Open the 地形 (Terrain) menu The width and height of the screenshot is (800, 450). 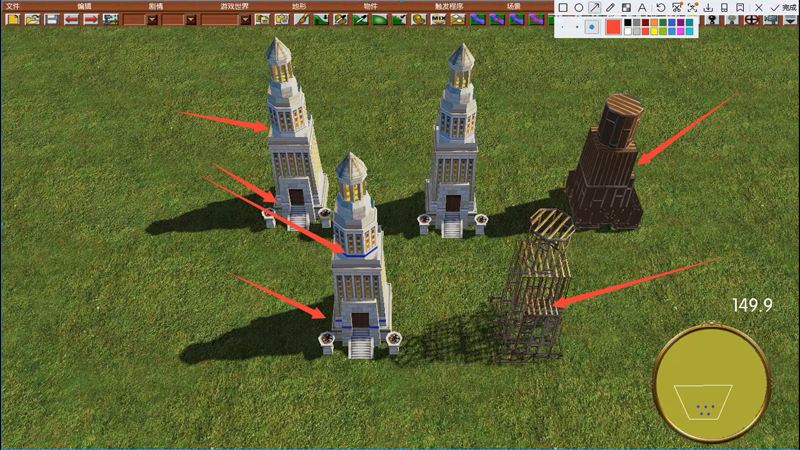[x=299, y=6]
